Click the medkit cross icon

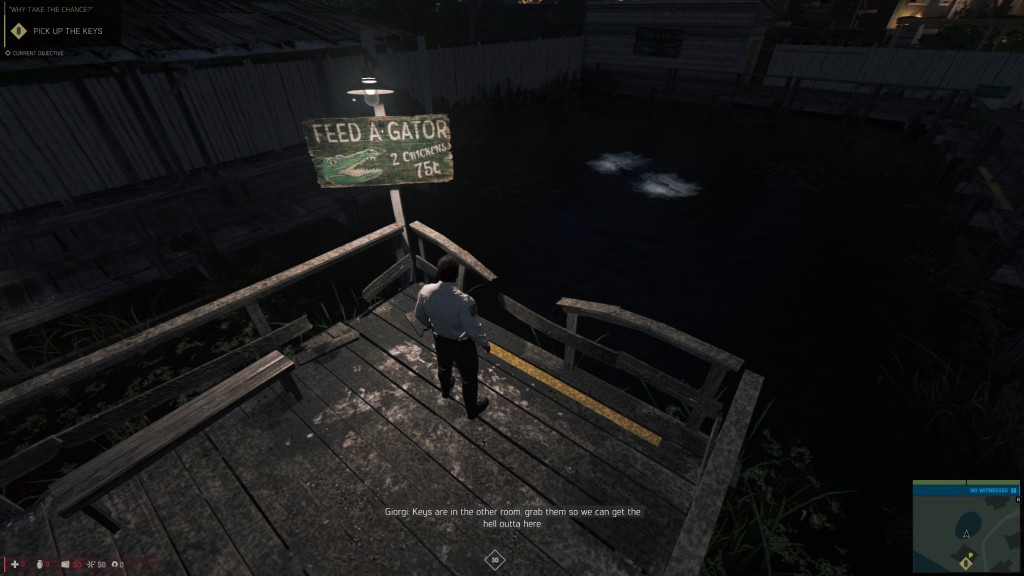pos(15,564)
